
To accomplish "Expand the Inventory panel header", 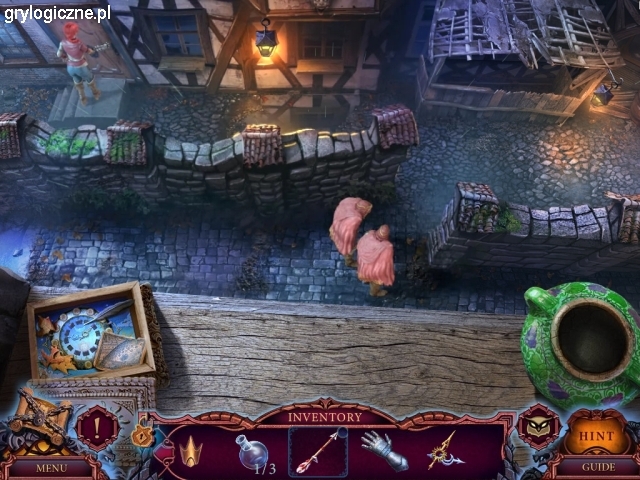I will (325, 416).
